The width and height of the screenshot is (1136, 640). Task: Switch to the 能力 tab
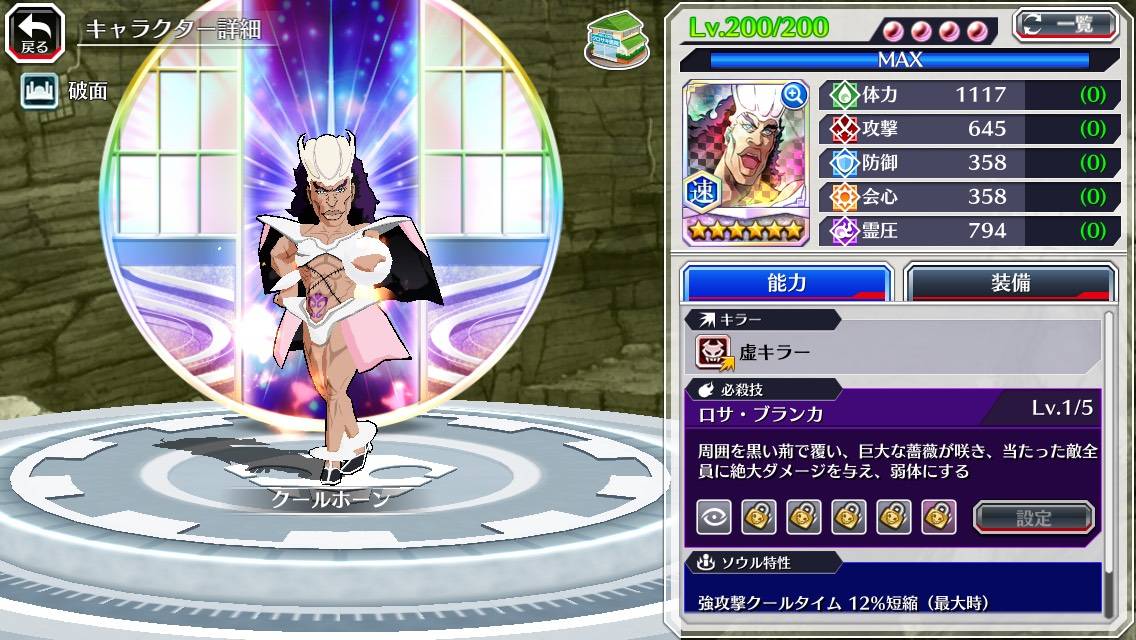tap(786, 283)
